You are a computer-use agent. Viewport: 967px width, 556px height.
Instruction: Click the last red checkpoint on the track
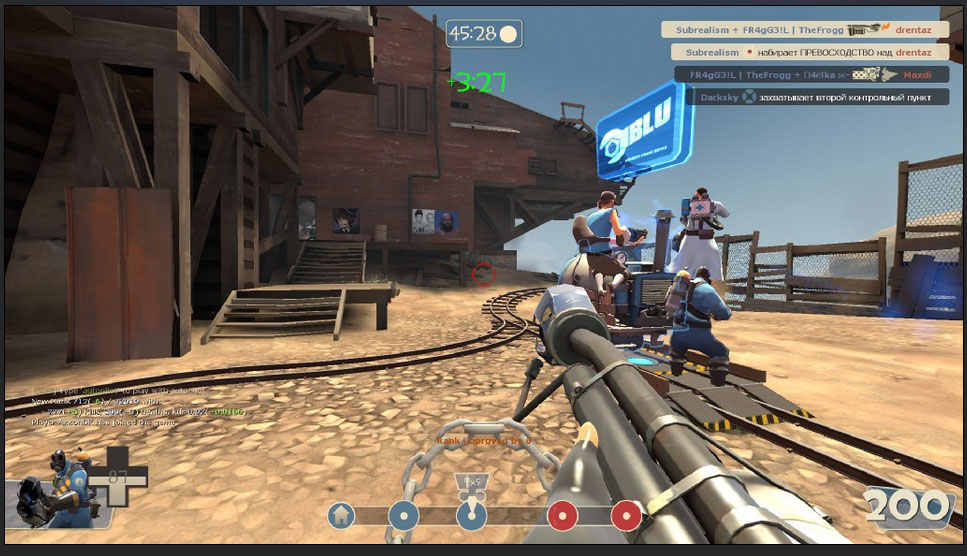click(626, 516)
